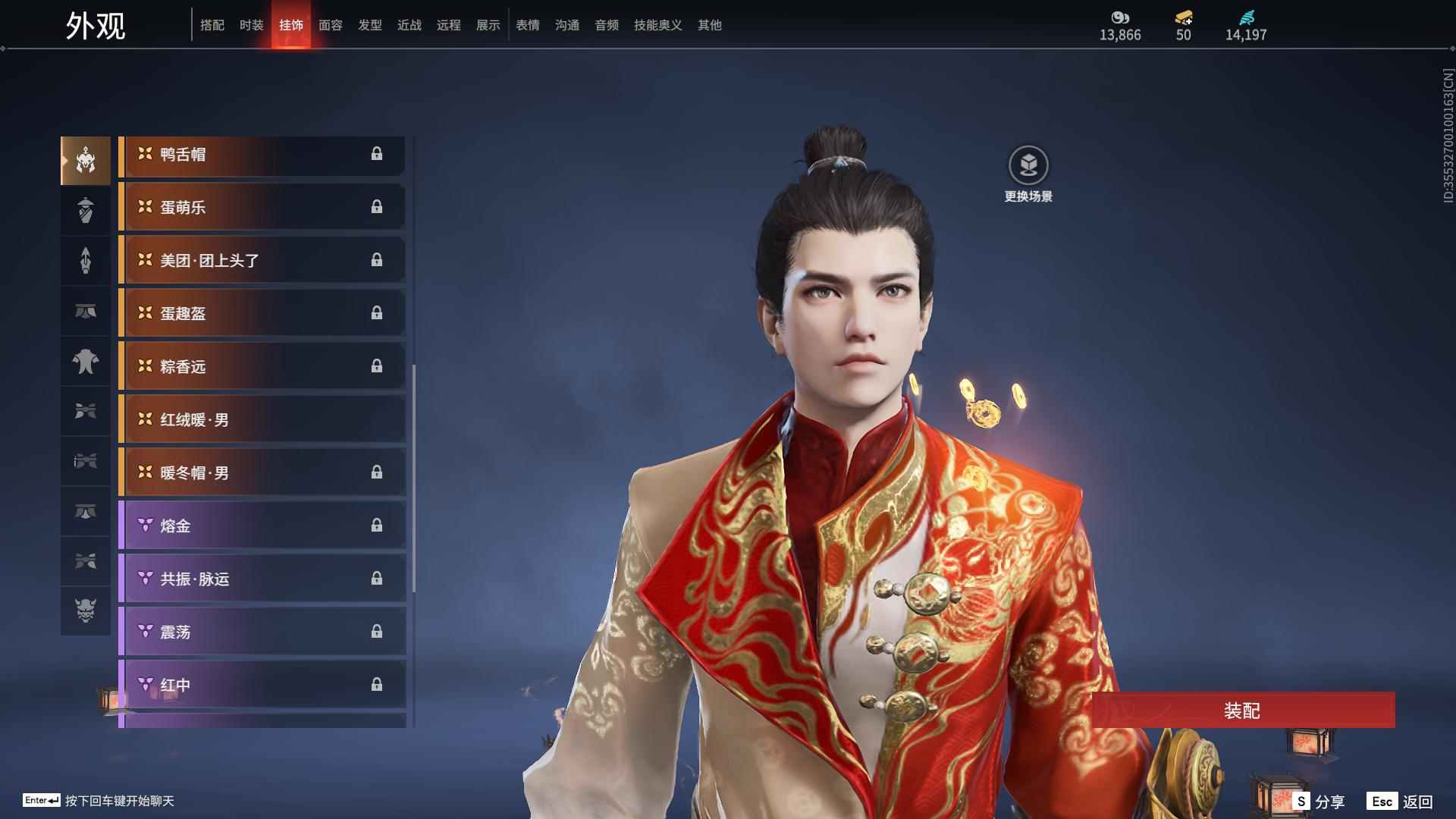Select the demon mask accessory category icon
This screenshot has width=1456, height=819.
click(x=86, y=612)
